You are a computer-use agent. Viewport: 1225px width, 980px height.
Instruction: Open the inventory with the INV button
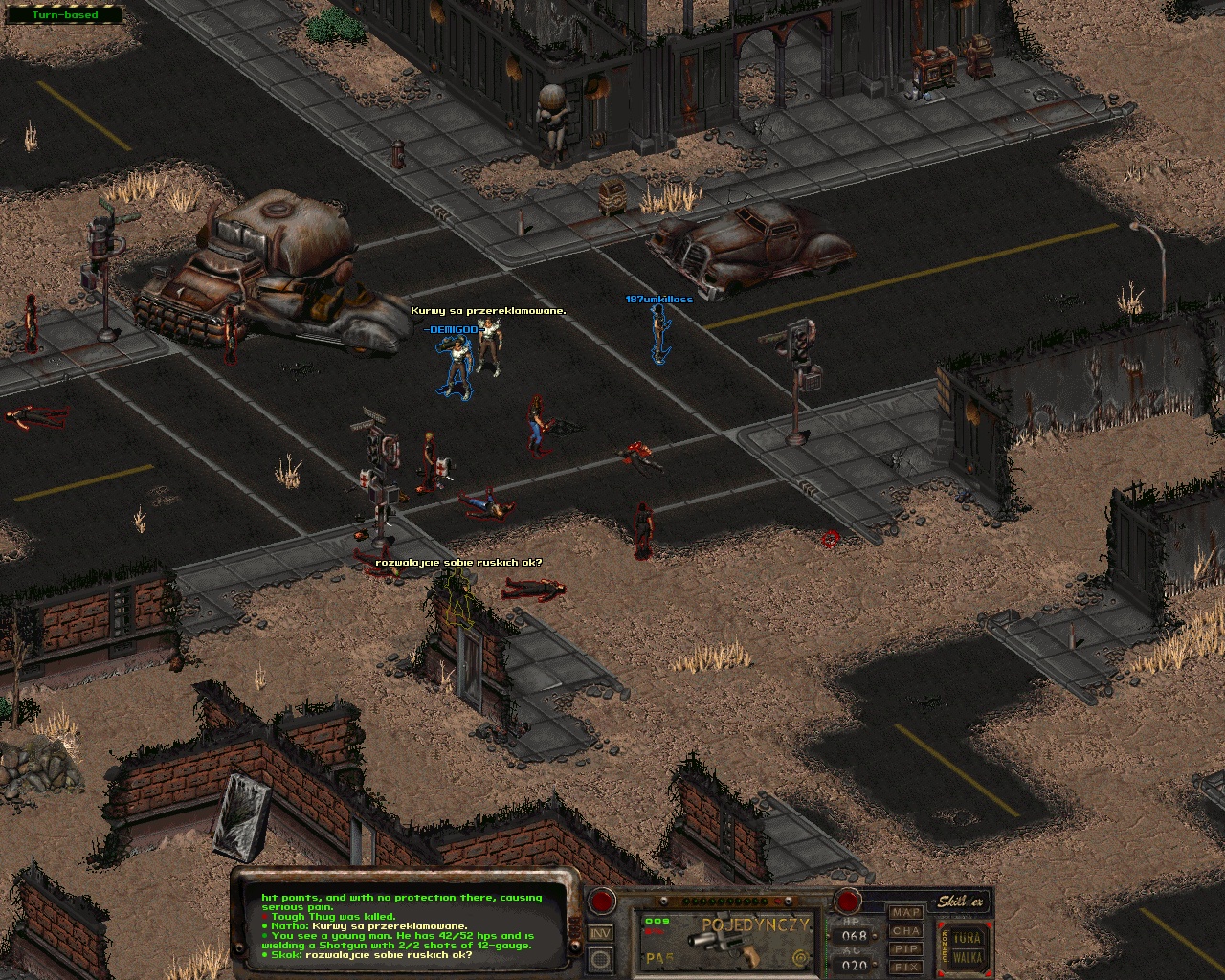(601, 933)
